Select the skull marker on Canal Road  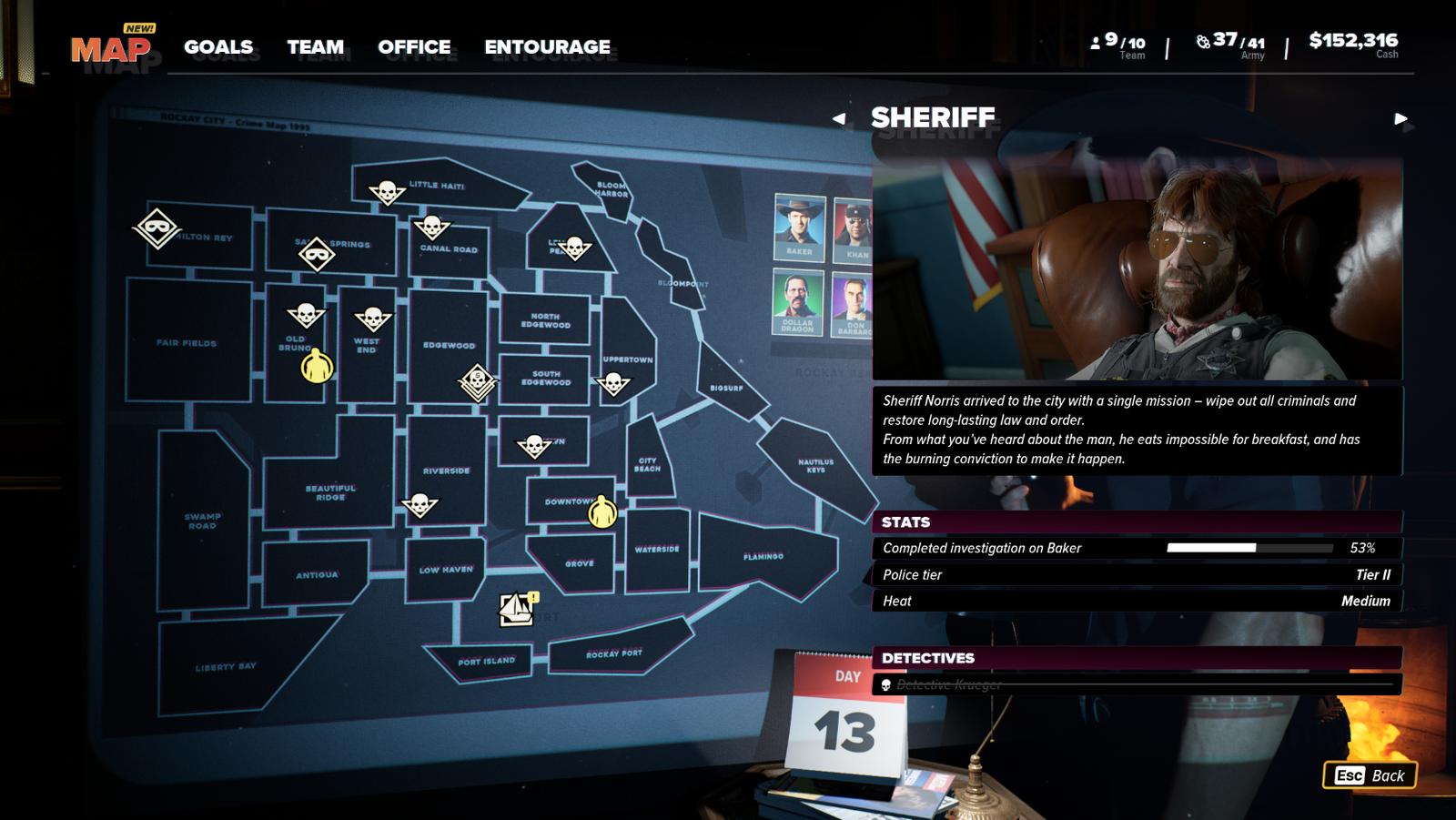[x=432, y=227]
